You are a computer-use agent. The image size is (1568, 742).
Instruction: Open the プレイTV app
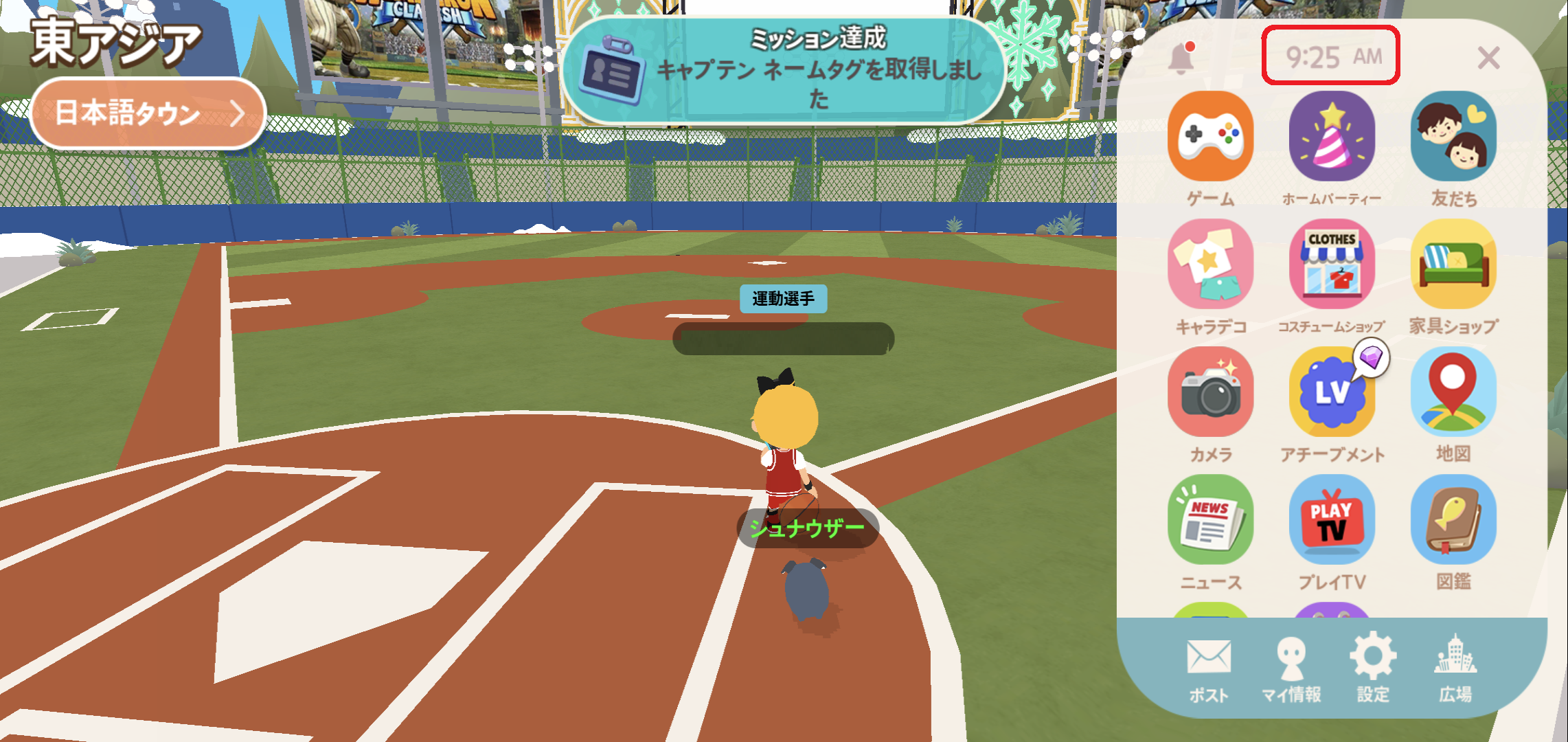(x=1332, y=520)
